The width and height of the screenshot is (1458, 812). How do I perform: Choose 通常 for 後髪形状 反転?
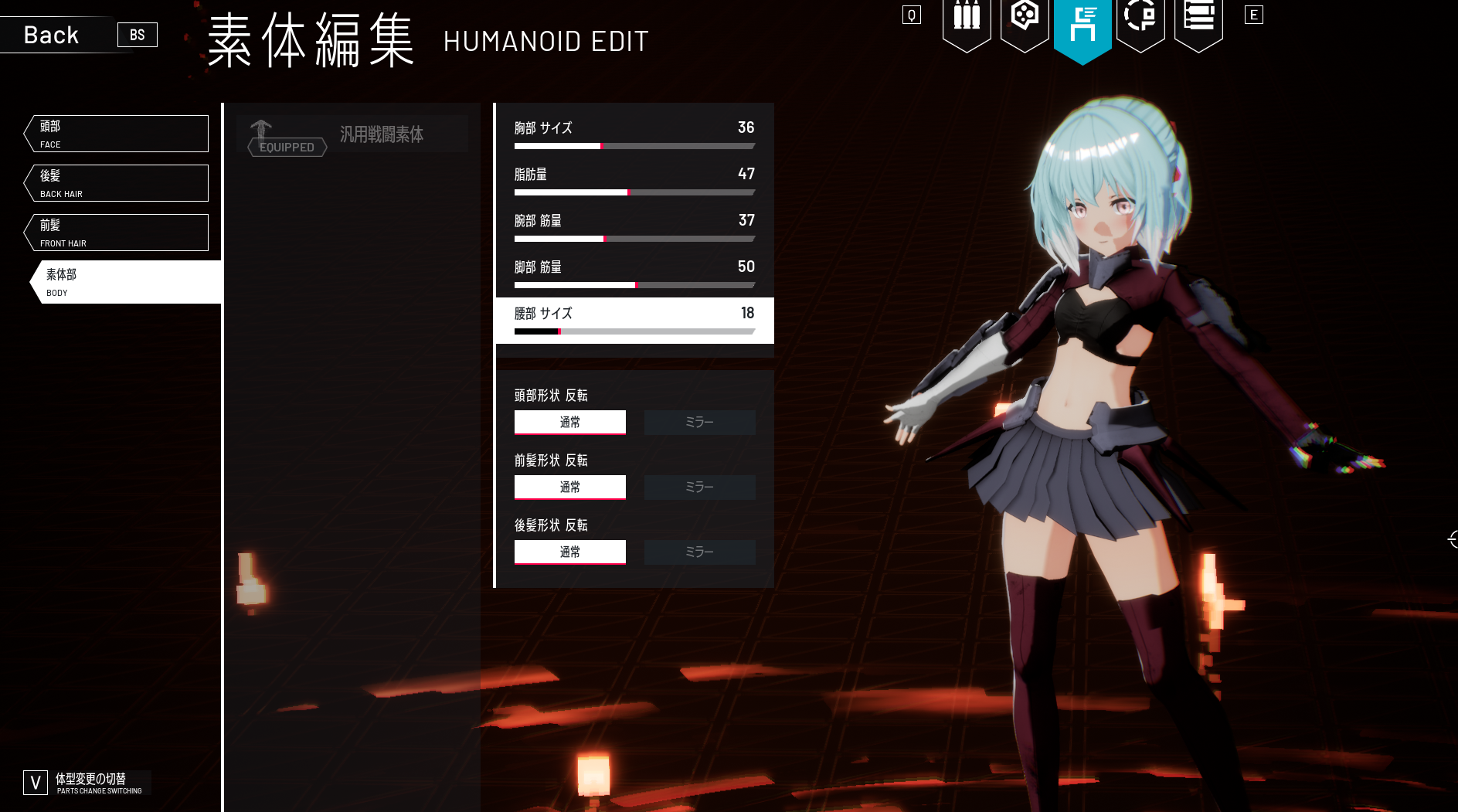click(x=570, y=552)
